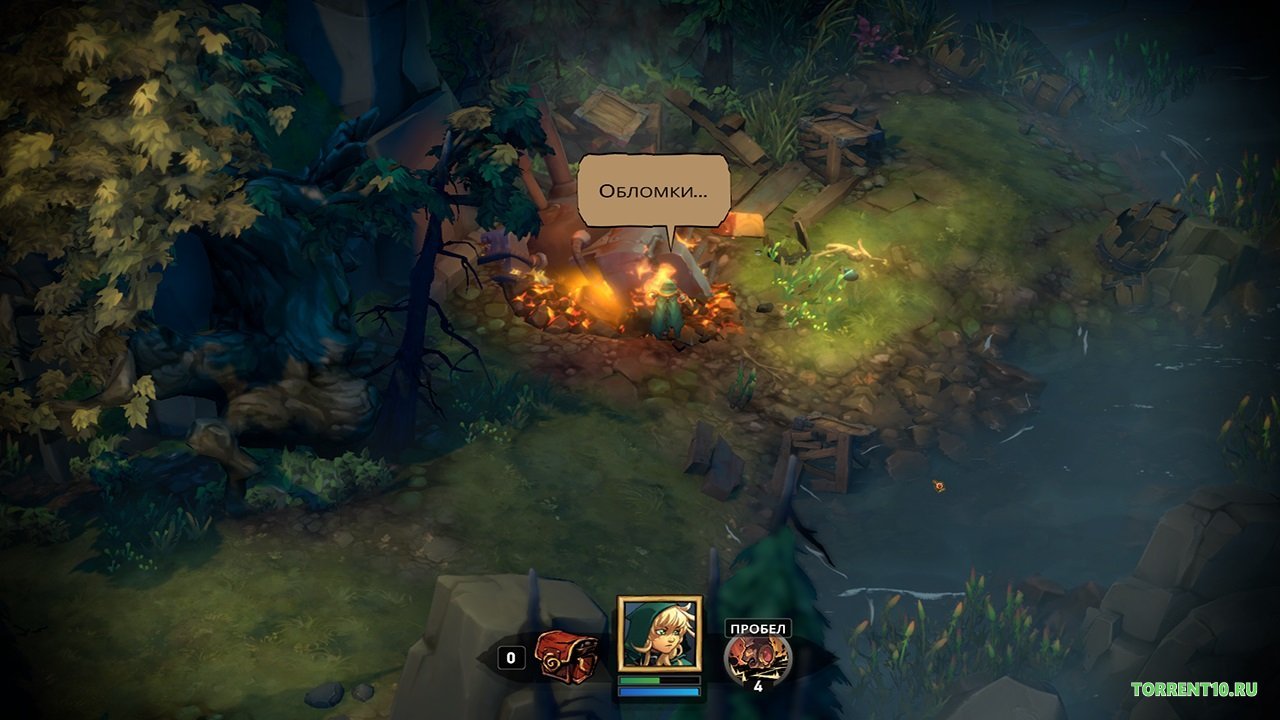This screenshot has width=1280, height=720.
Task: Click the glowing firefly near the water
Action: tap(937, 486)
